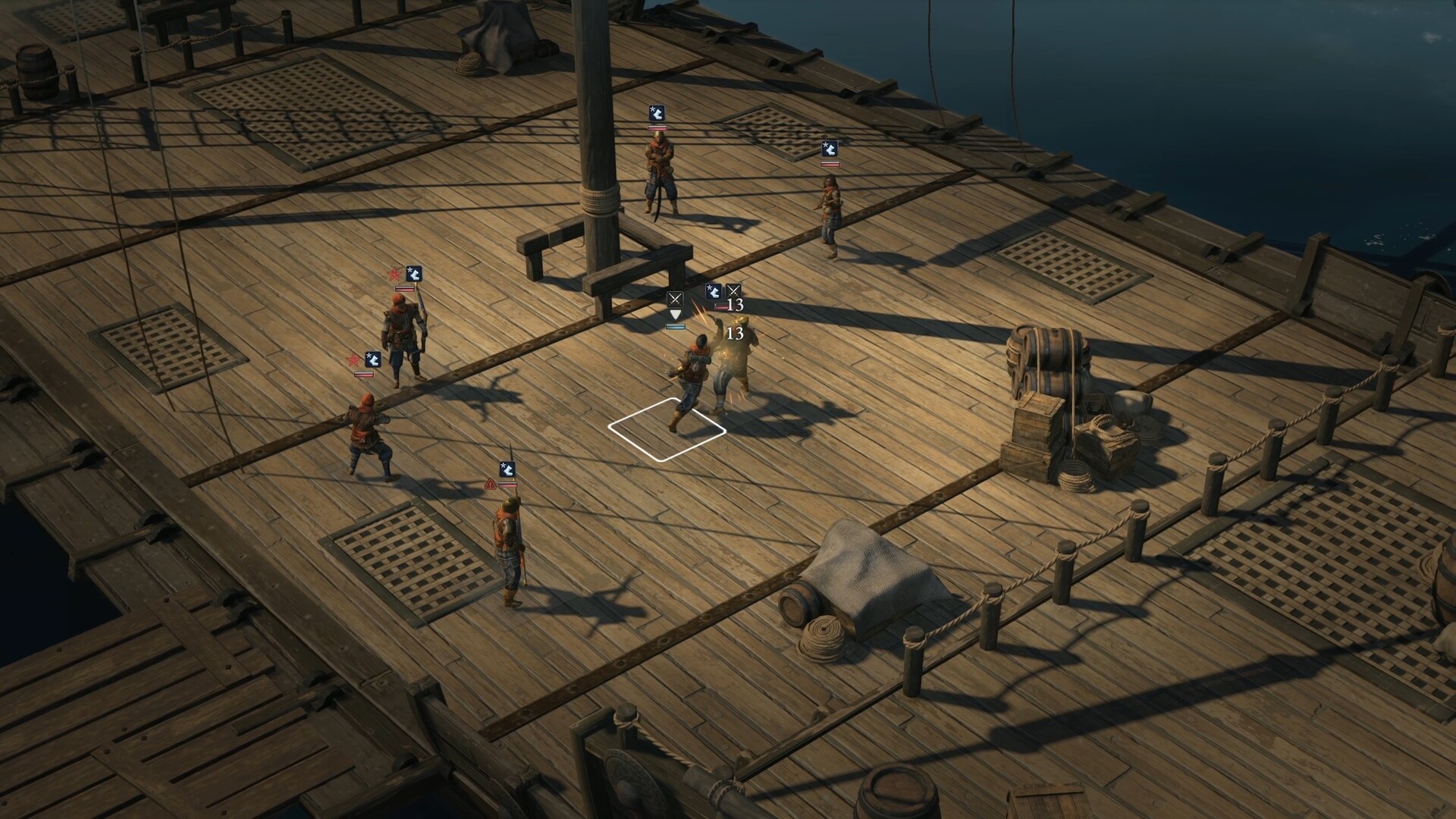This screenshot has width=1456, height=819.
Task: Click the red warning triangle near the green-capped crewman
Action: click(491, 484)
